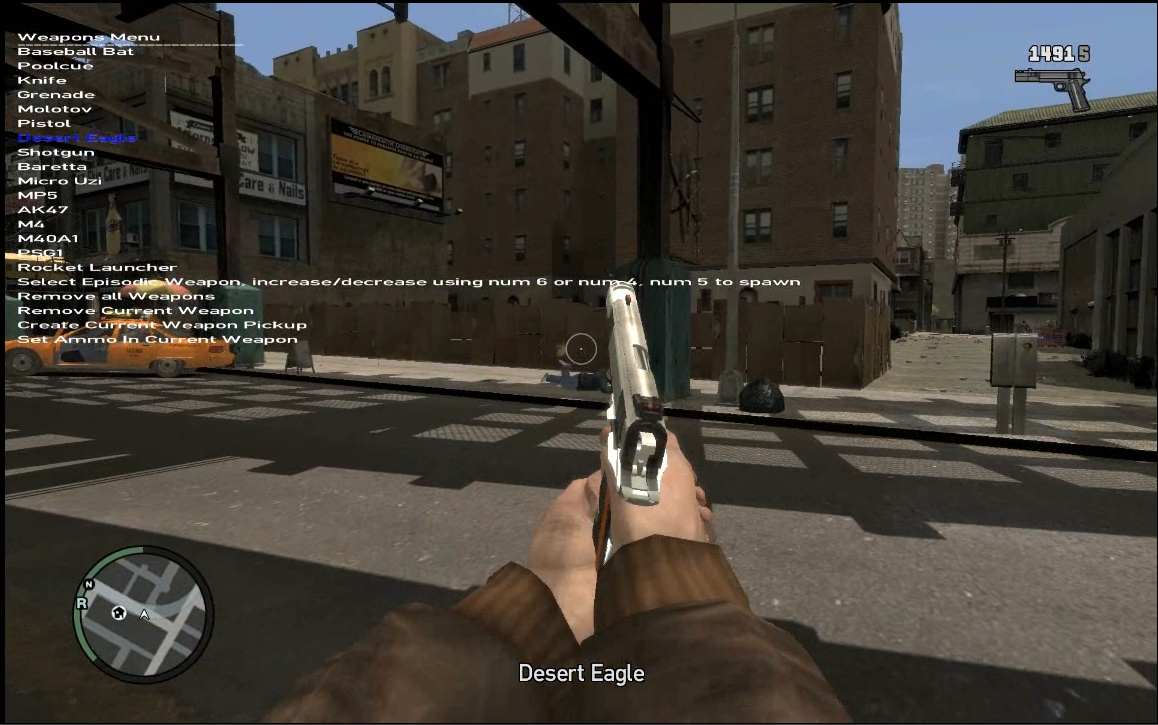Select AK47 in the weapons menu
Screen dimensions: 1158x725
click(42, 210)
